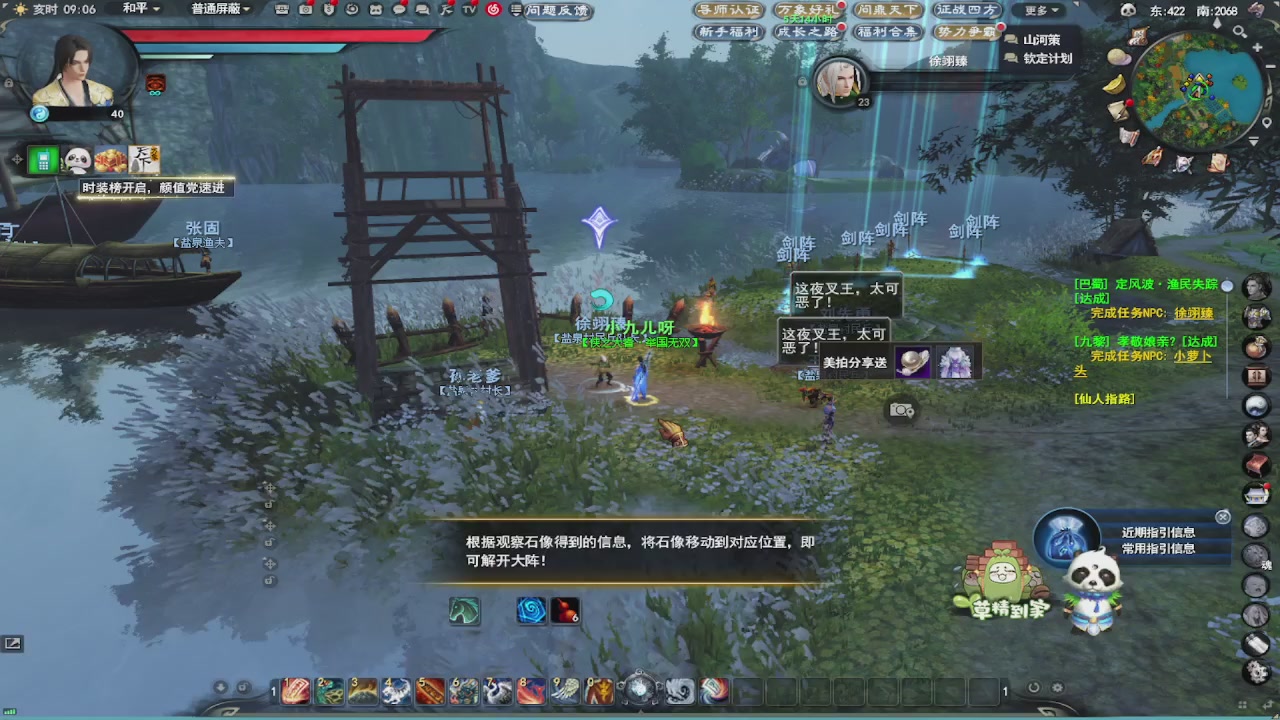Open the chat messages icon in top bar
1280x720 pixels.
[x=423, y=9]
